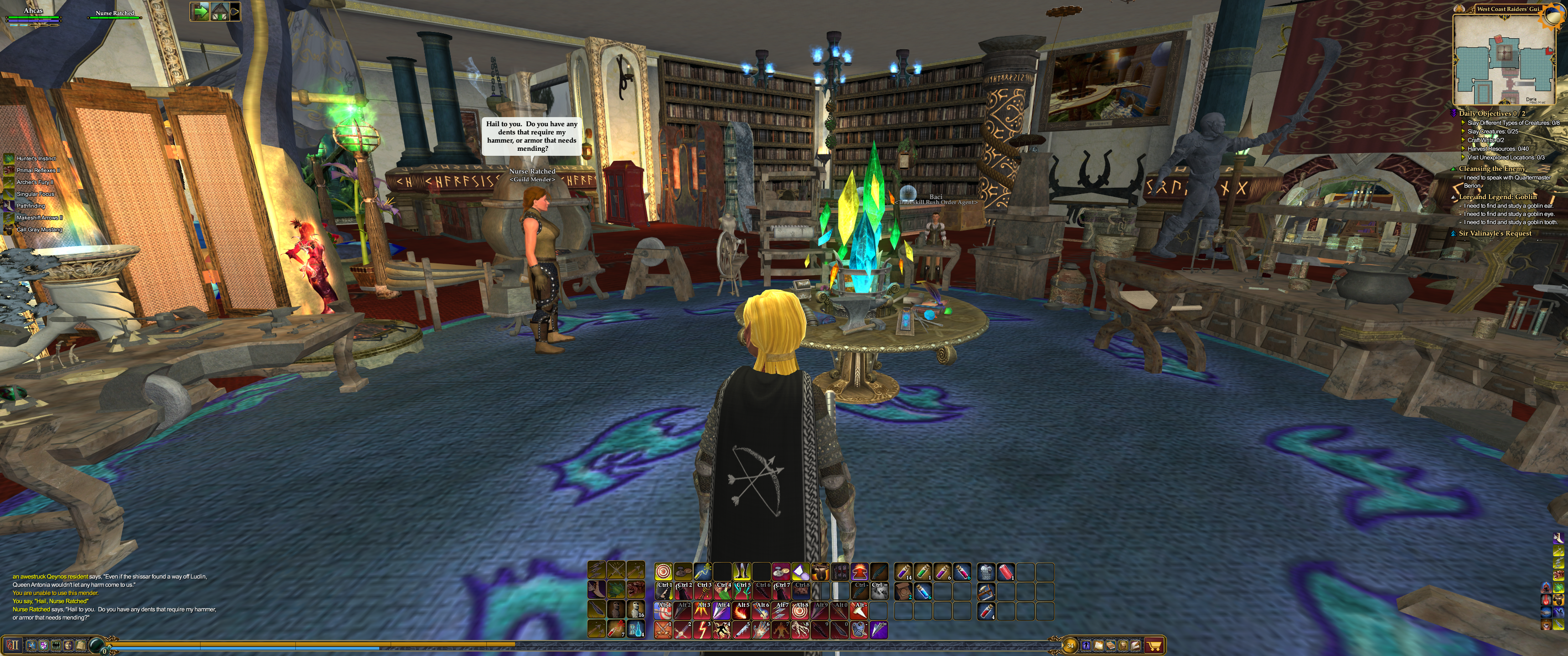1568x656 pixels.
Task: Click the Hunter's Instinct buff icon
Action: point(9,158)
